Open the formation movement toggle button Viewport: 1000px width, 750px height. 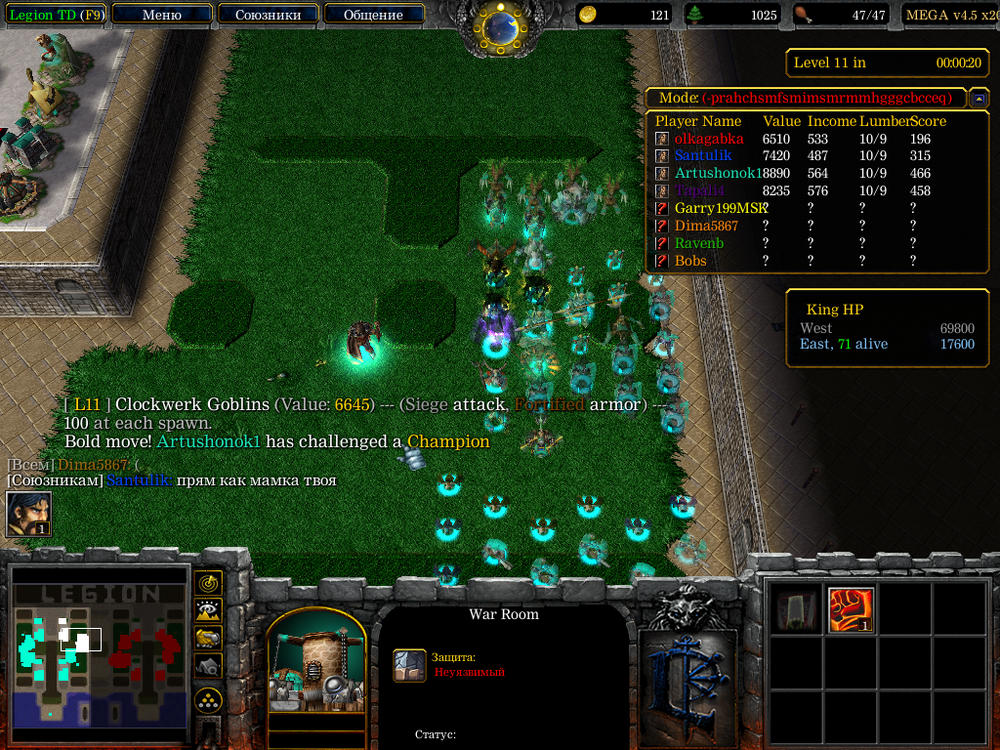[208, 699]
